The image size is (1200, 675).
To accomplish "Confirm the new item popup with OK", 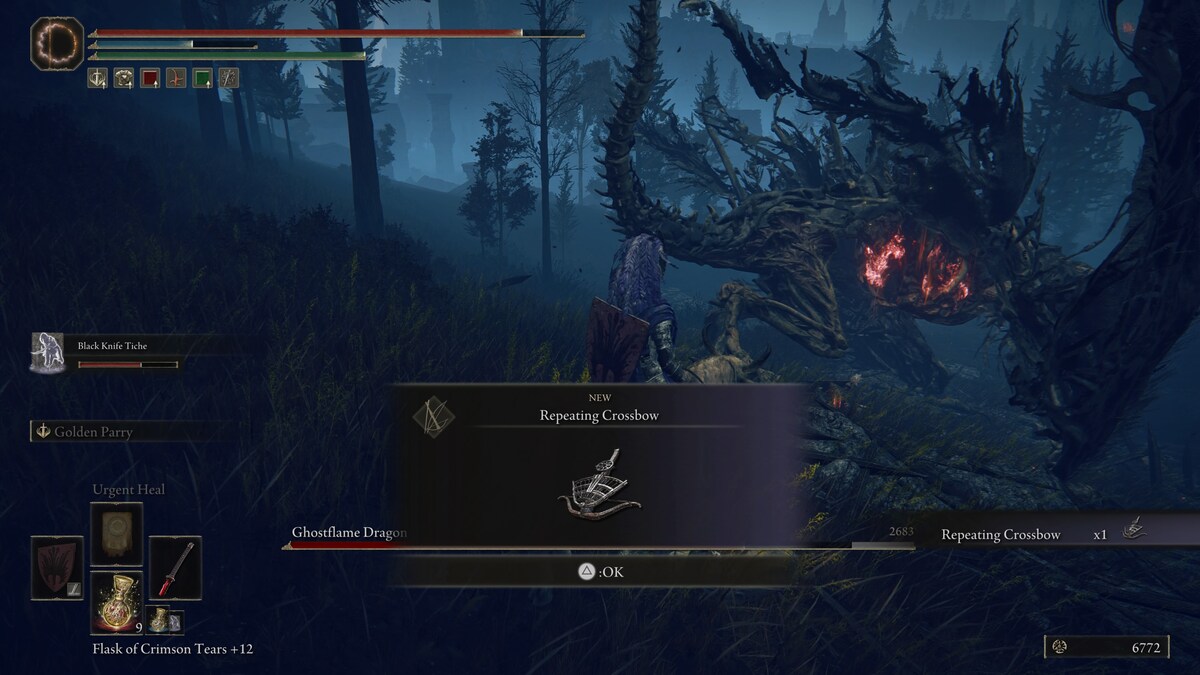I will pos(600,572).
